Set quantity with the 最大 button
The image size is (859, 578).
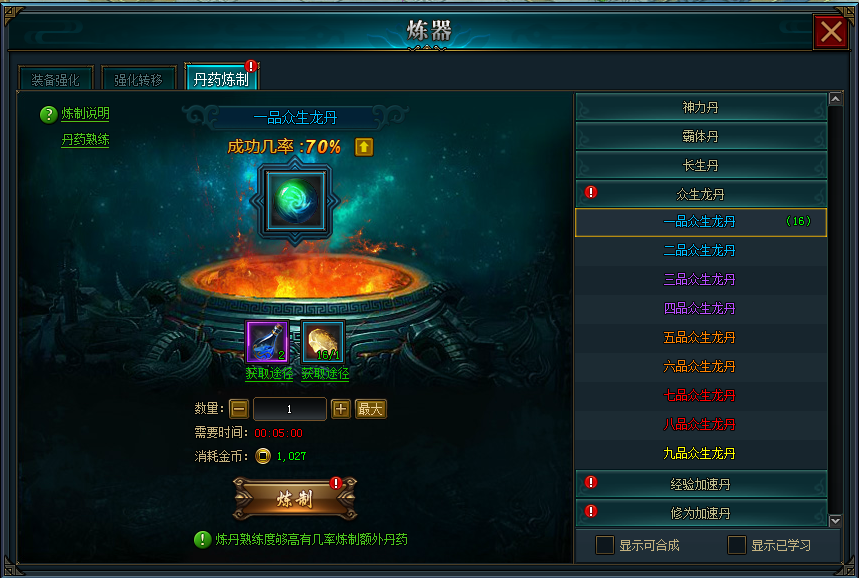(x=371, y=408)
